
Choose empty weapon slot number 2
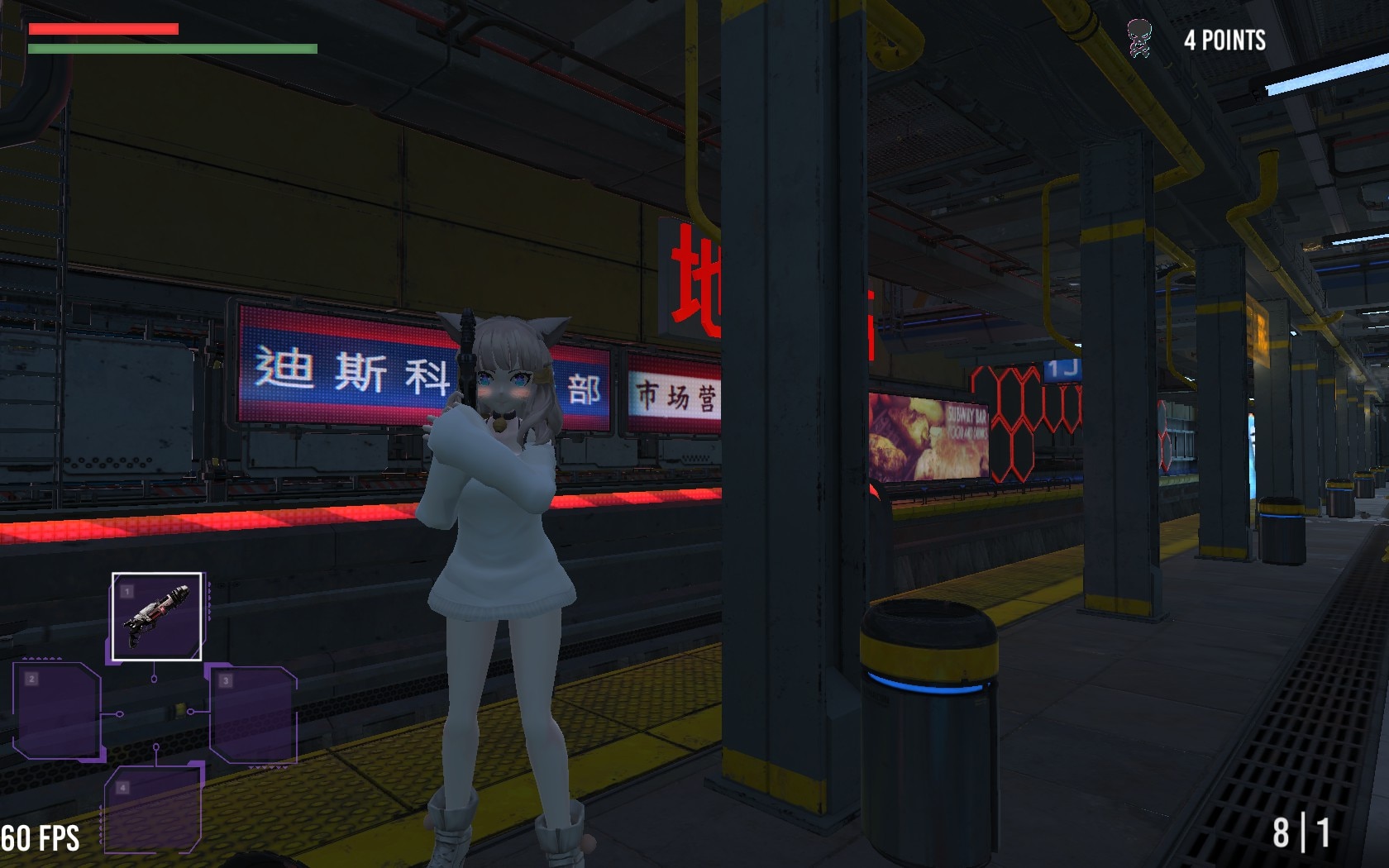point(57,712)
